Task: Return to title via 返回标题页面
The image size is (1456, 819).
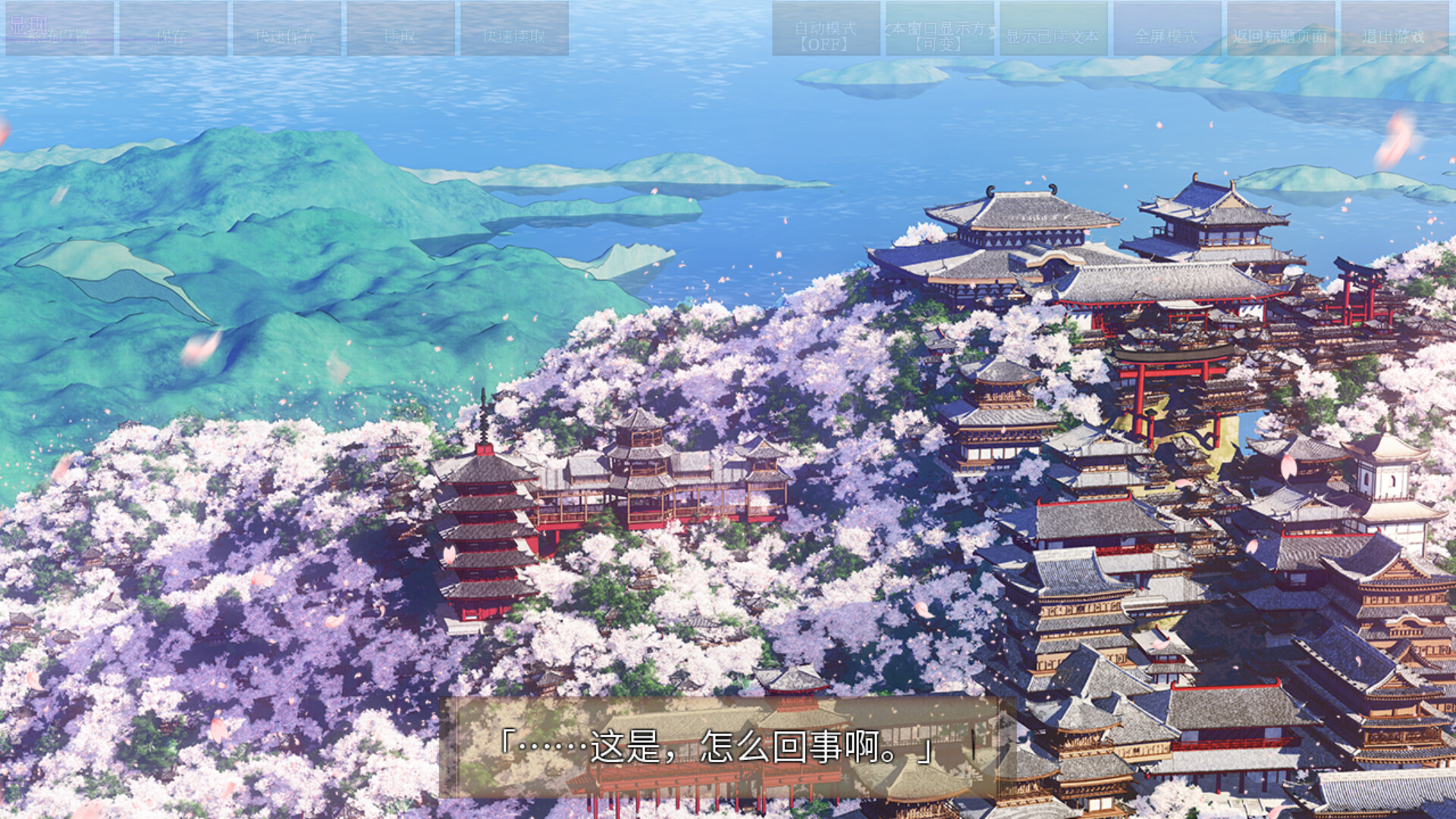Action: click(1281, 34)
